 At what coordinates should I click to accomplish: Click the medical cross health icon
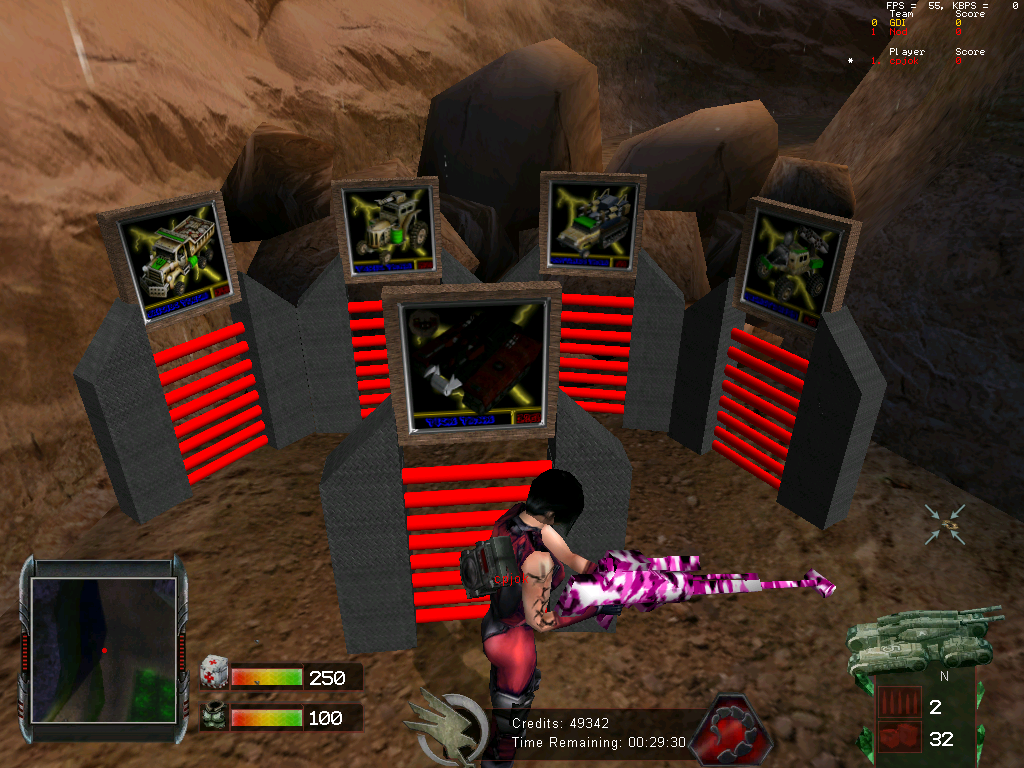[214, 676]
